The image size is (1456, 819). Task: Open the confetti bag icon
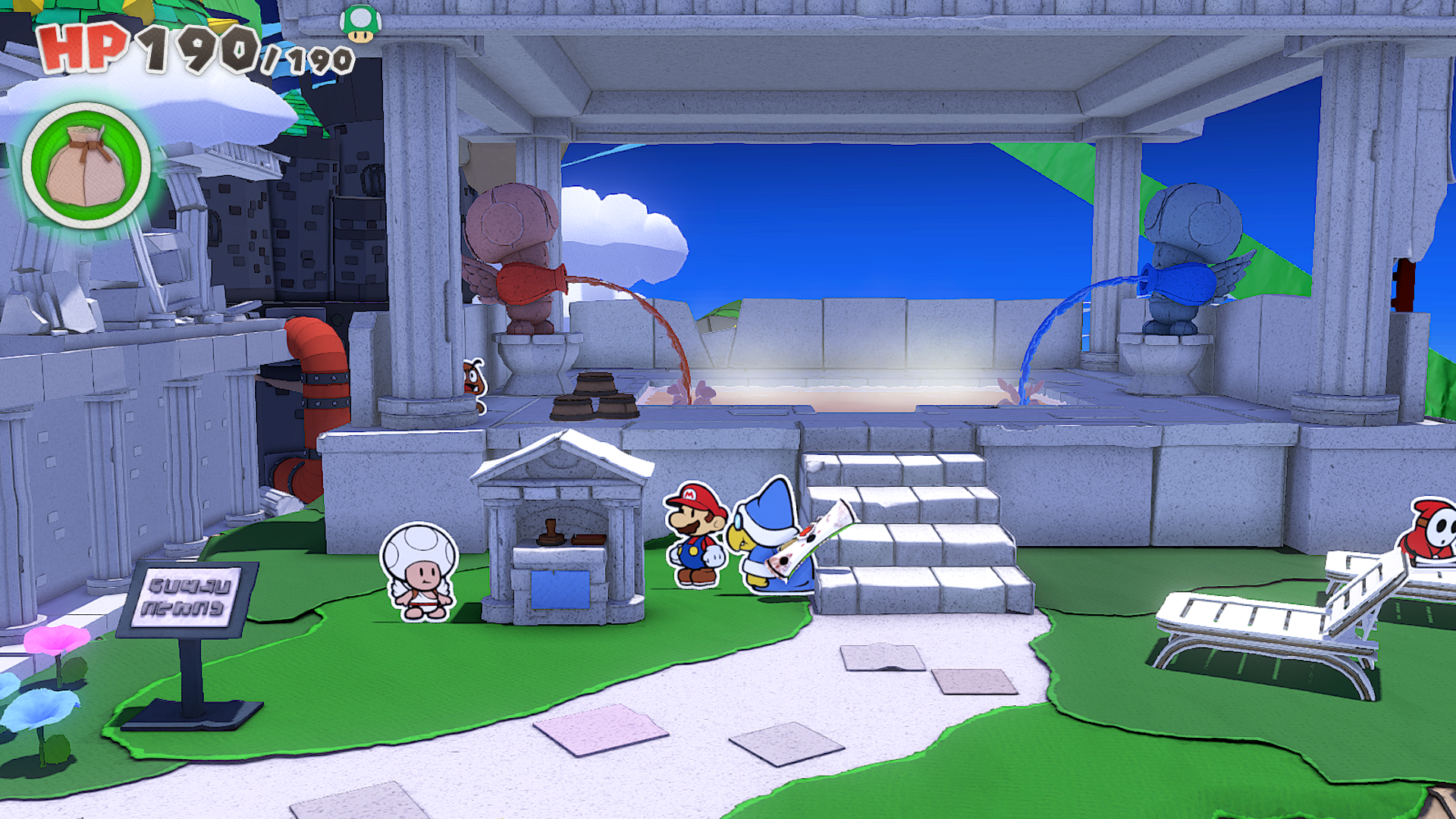pyautogui.click(x=86, y=165)
